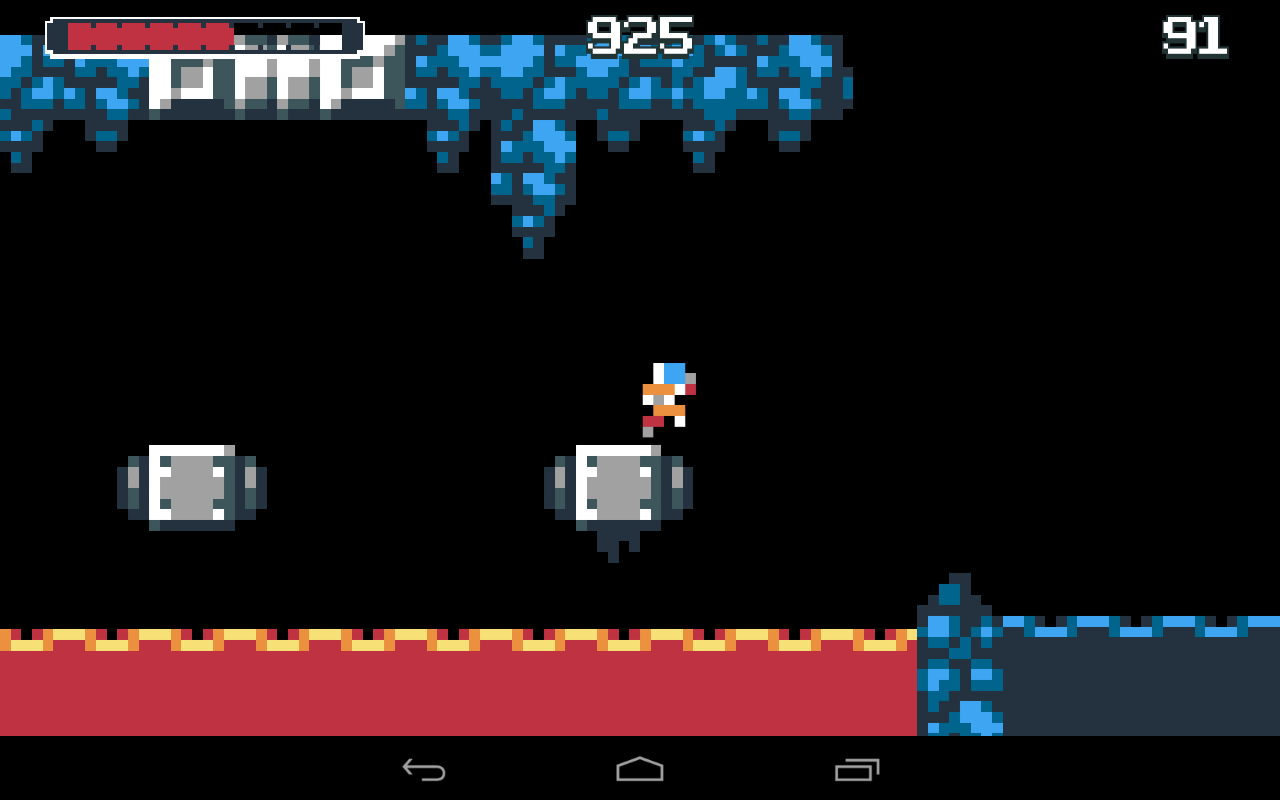Tap the center floating stone platform
Screen dimensions: 1280x800
(x=617, y=483)
